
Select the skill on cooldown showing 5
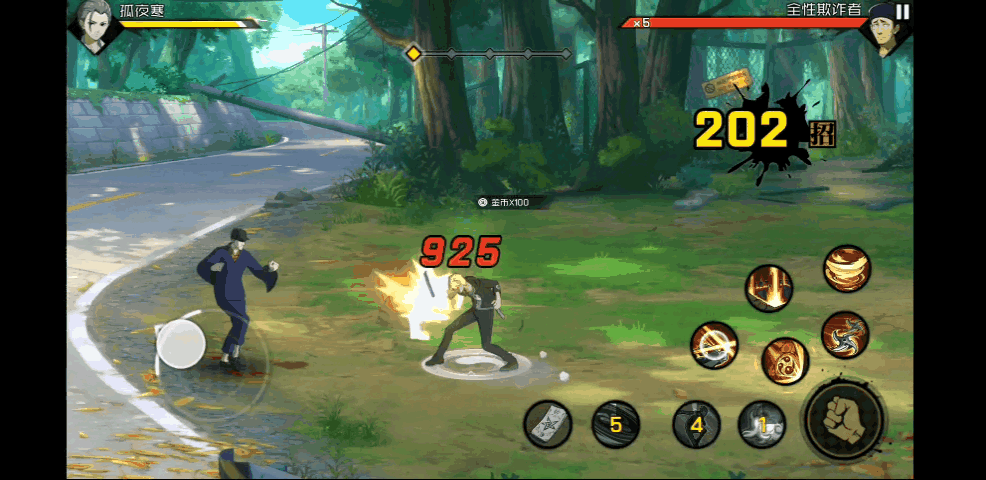point(615,425)
